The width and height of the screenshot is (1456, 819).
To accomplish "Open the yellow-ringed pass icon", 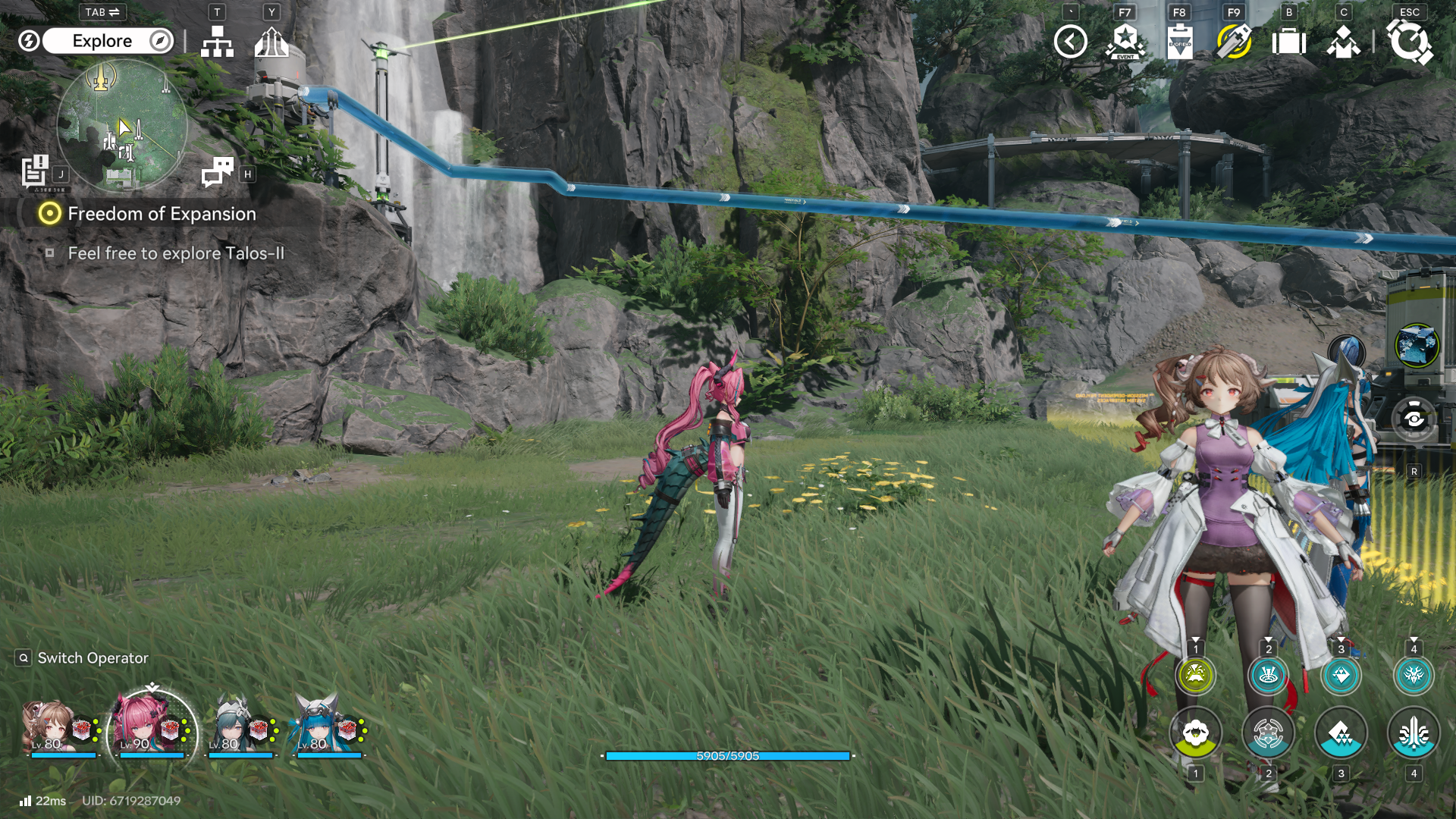I will (1234, 42).
